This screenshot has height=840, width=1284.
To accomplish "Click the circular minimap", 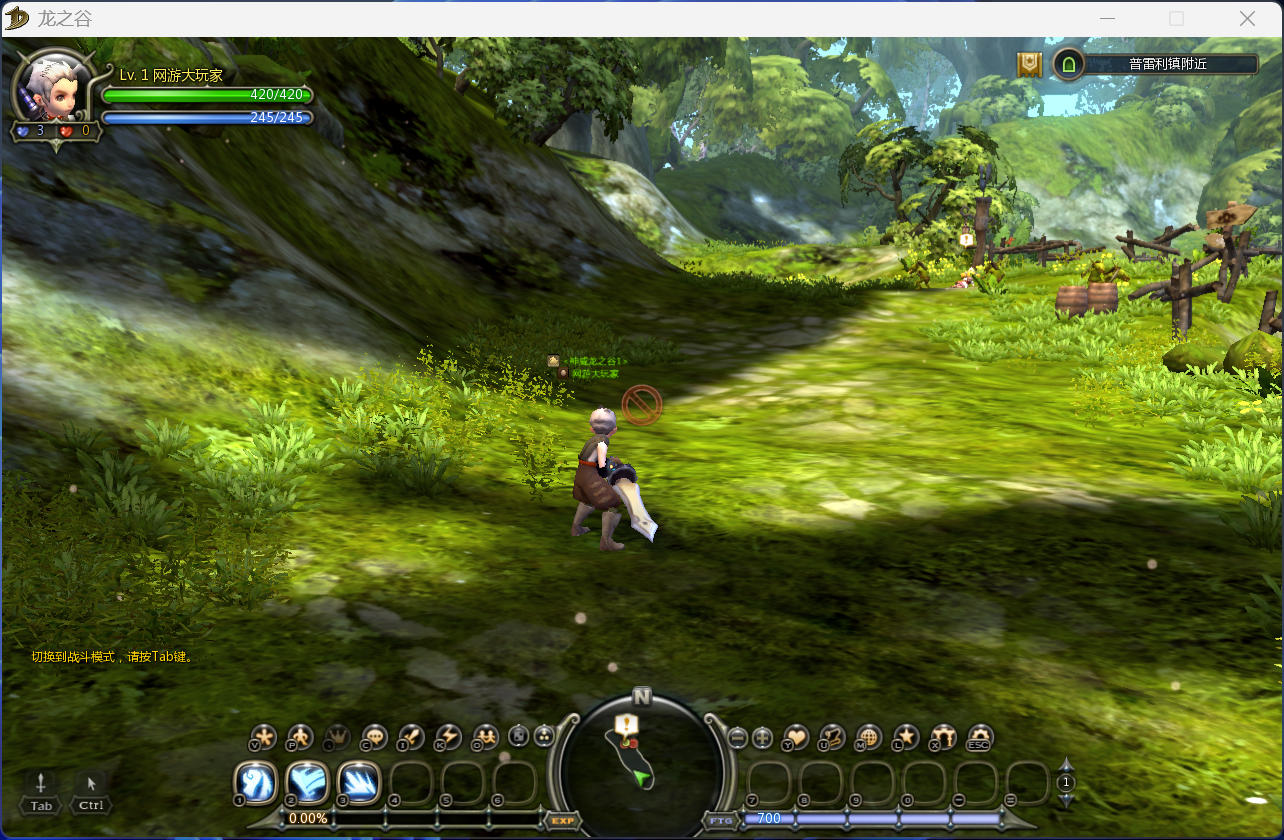I will click(641, 765).
